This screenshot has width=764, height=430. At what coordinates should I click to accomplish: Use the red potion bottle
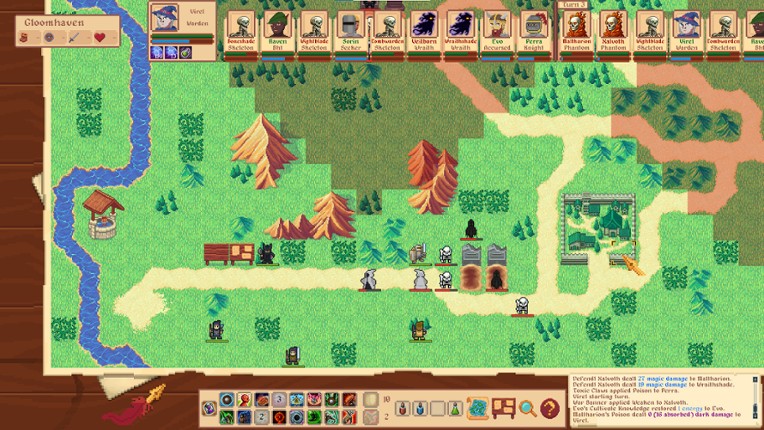coord(403,408)
